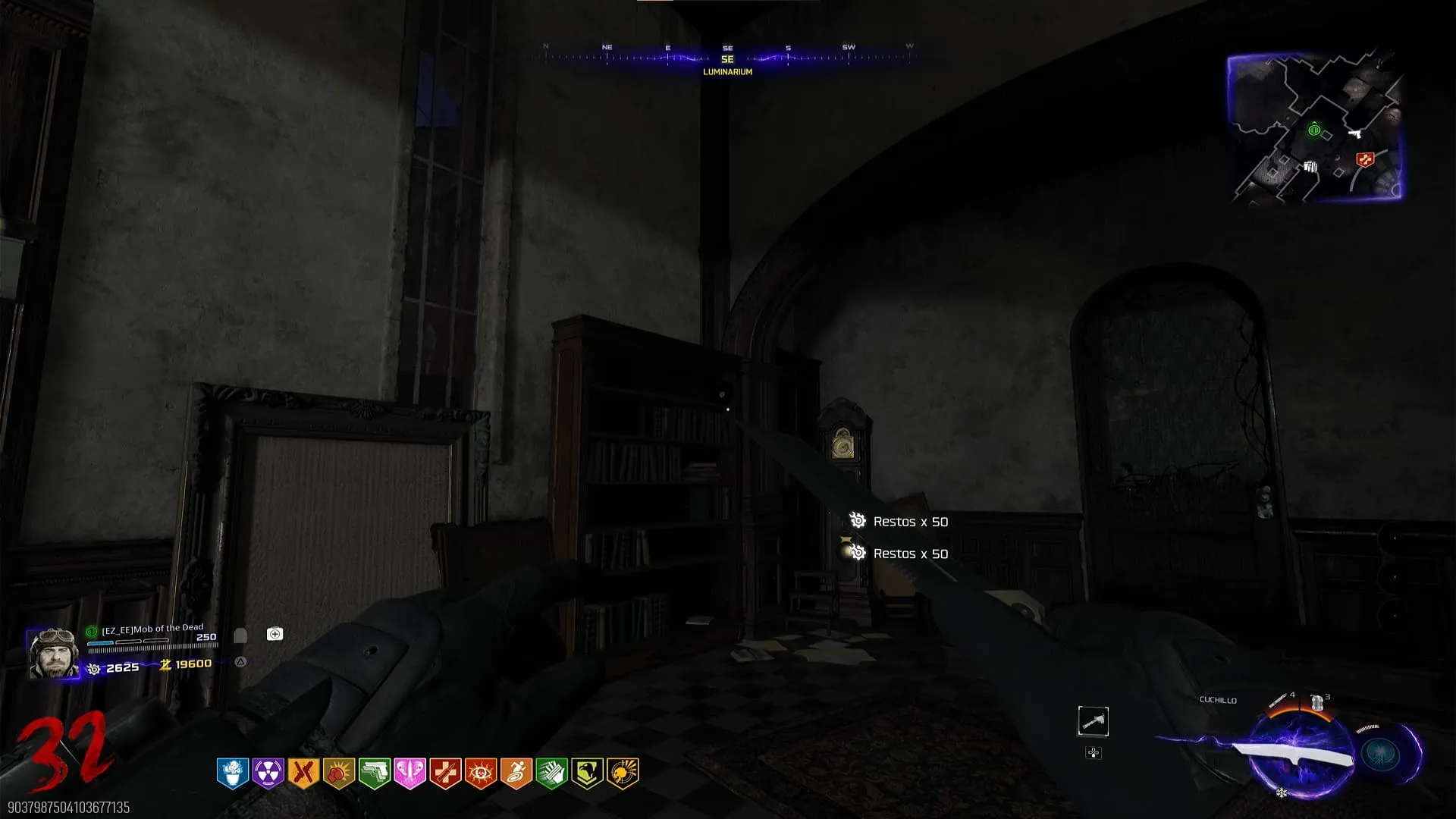The height and width of the screenshot is (819, 1456).
Task: Click the Mob of the Dead player portrait
Action: [53, 653]
